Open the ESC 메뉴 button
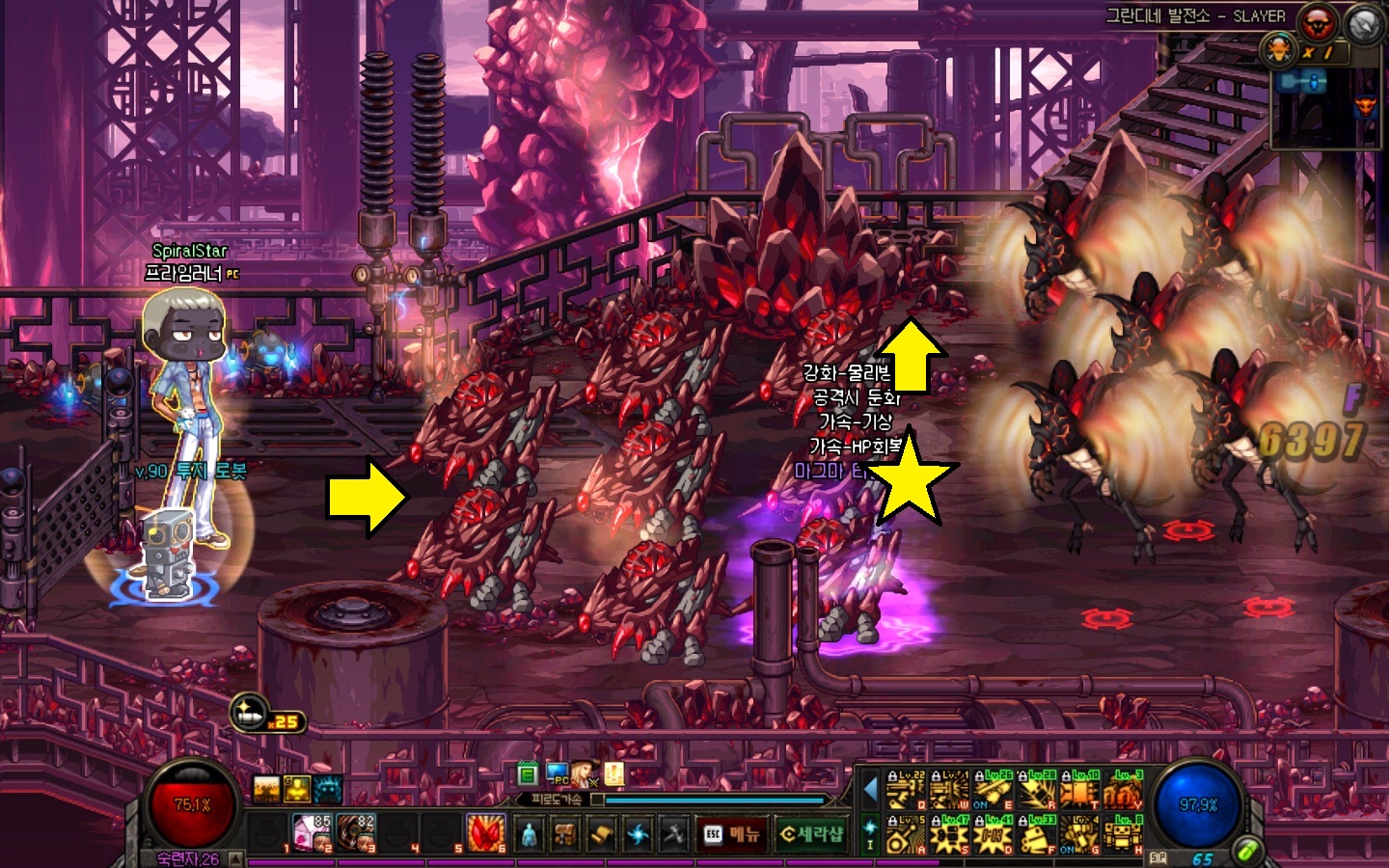 click(731, 834)
